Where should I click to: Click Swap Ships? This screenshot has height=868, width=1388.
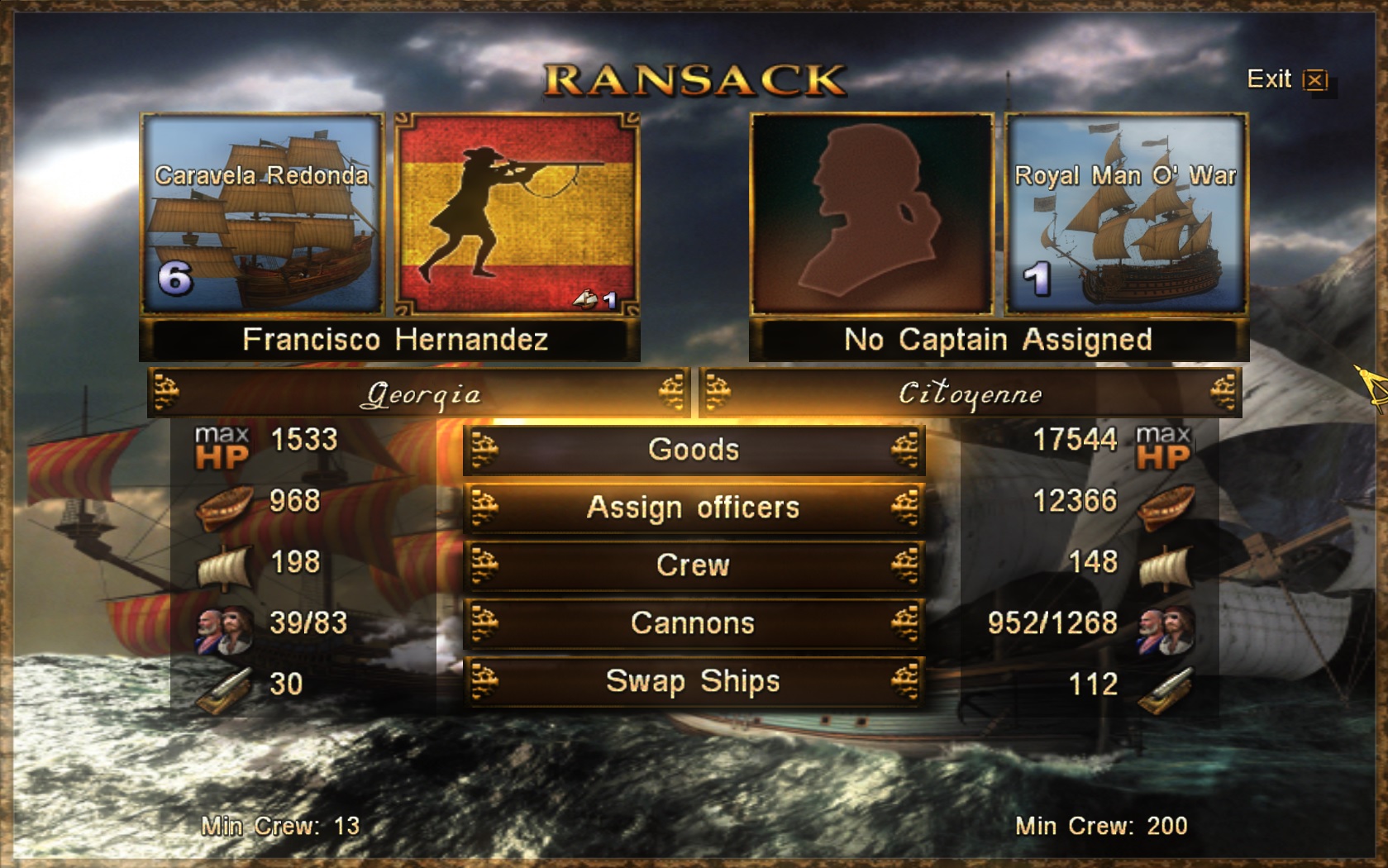point(693,681)
